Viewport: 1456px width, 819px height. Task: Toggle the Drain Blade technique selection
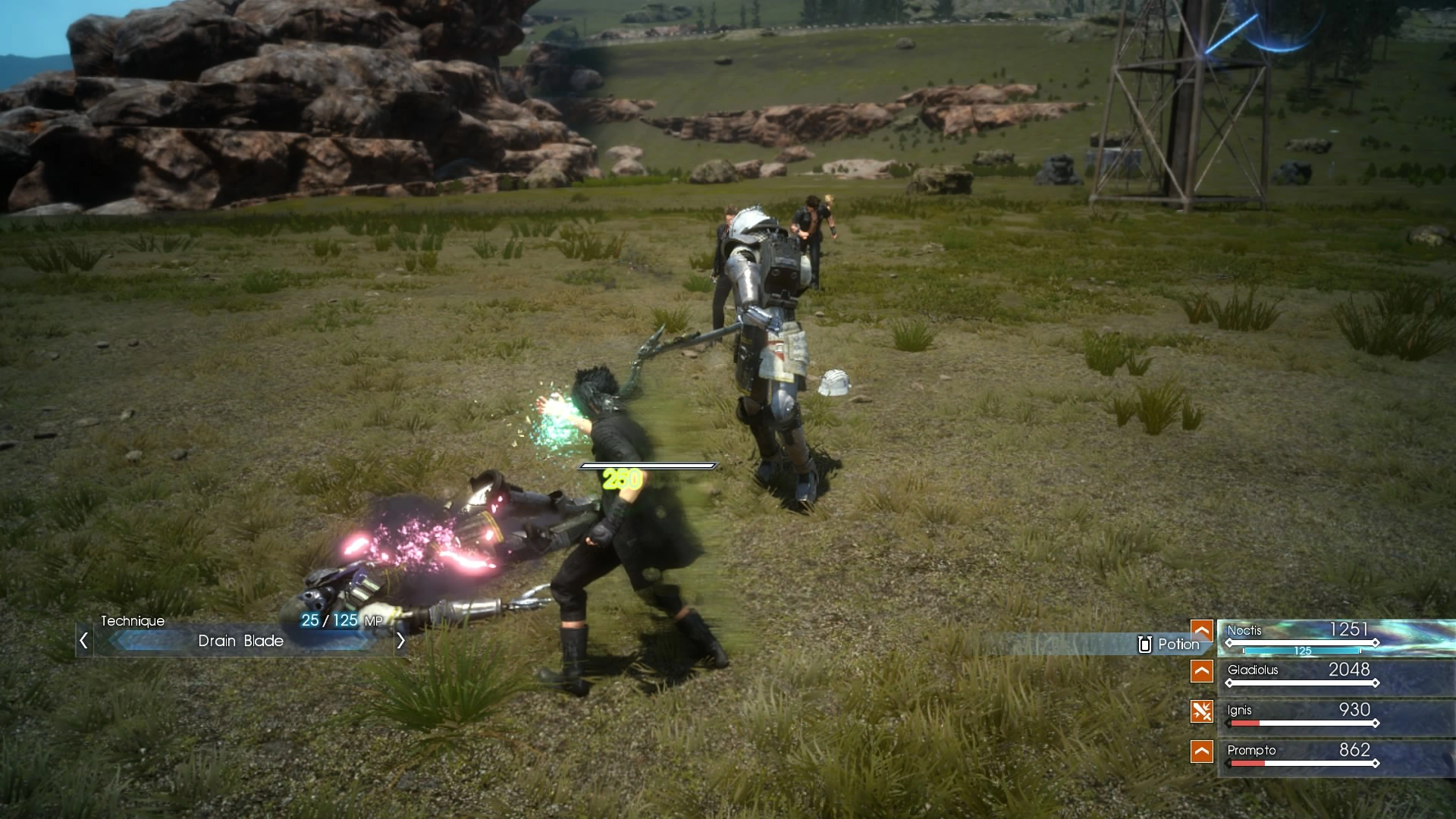click(x=240, y=641)
